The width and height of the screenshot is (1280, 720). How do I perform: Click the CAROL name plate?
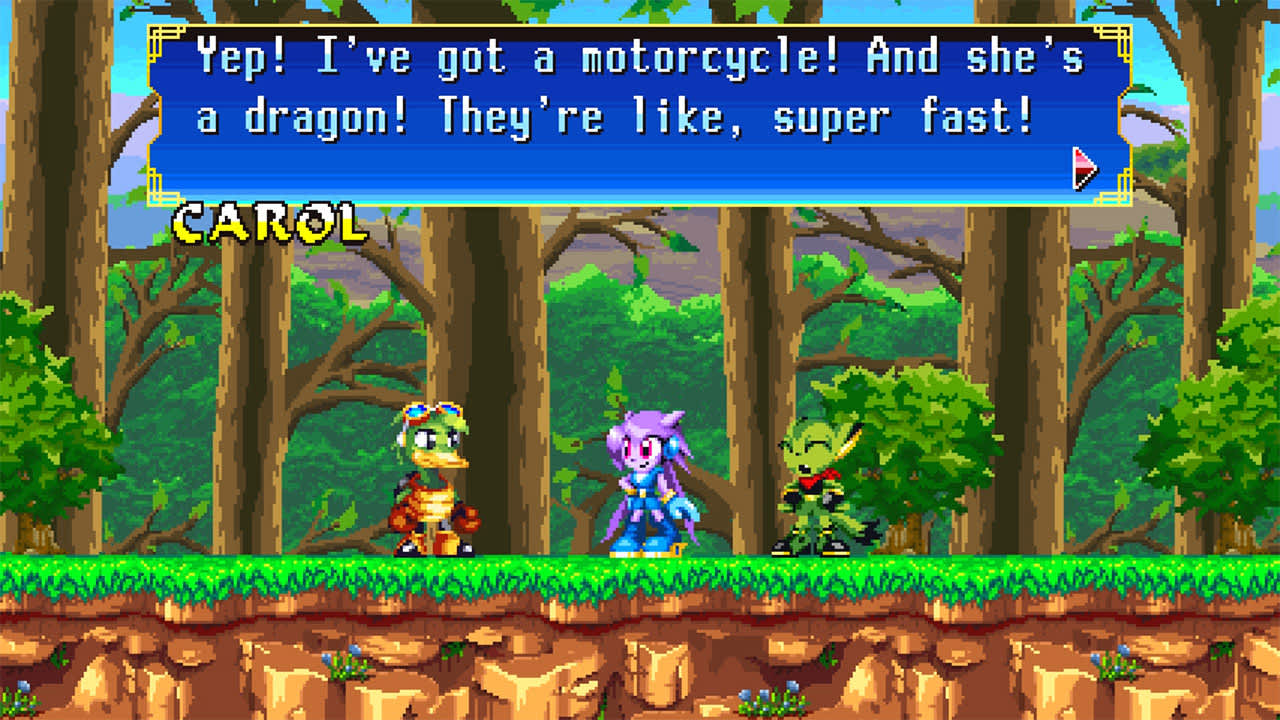(268, 222)
